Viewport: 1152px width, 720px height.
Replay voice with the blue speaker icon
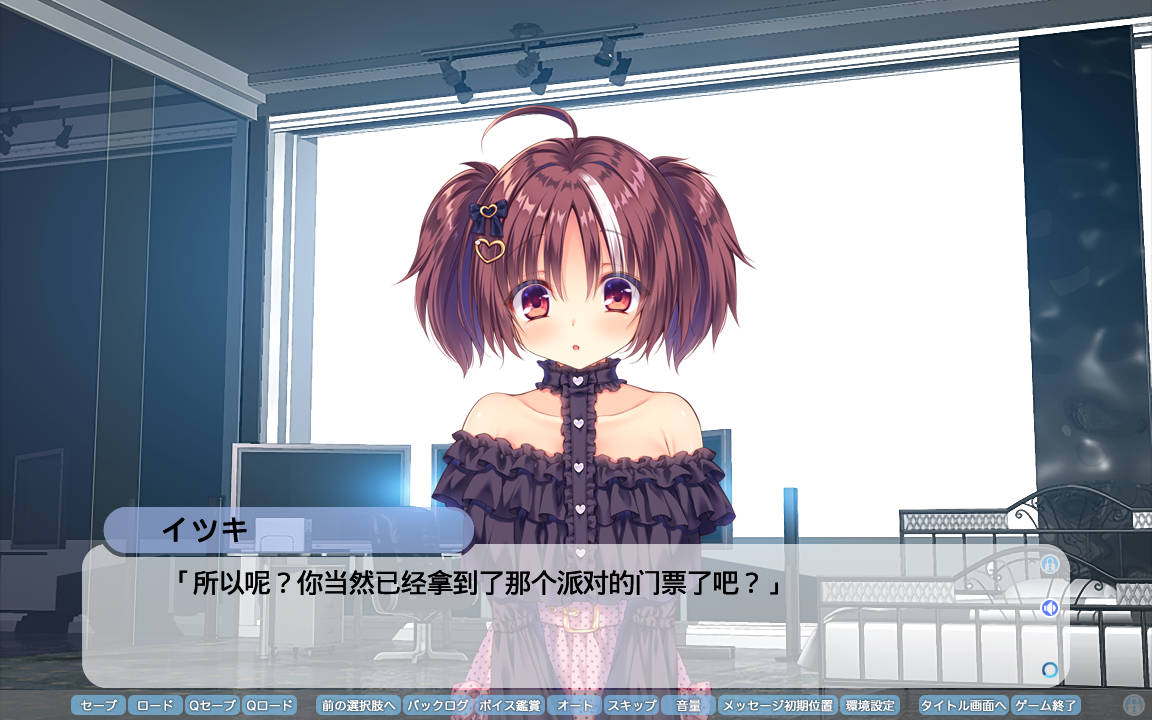coord(1050,607)
